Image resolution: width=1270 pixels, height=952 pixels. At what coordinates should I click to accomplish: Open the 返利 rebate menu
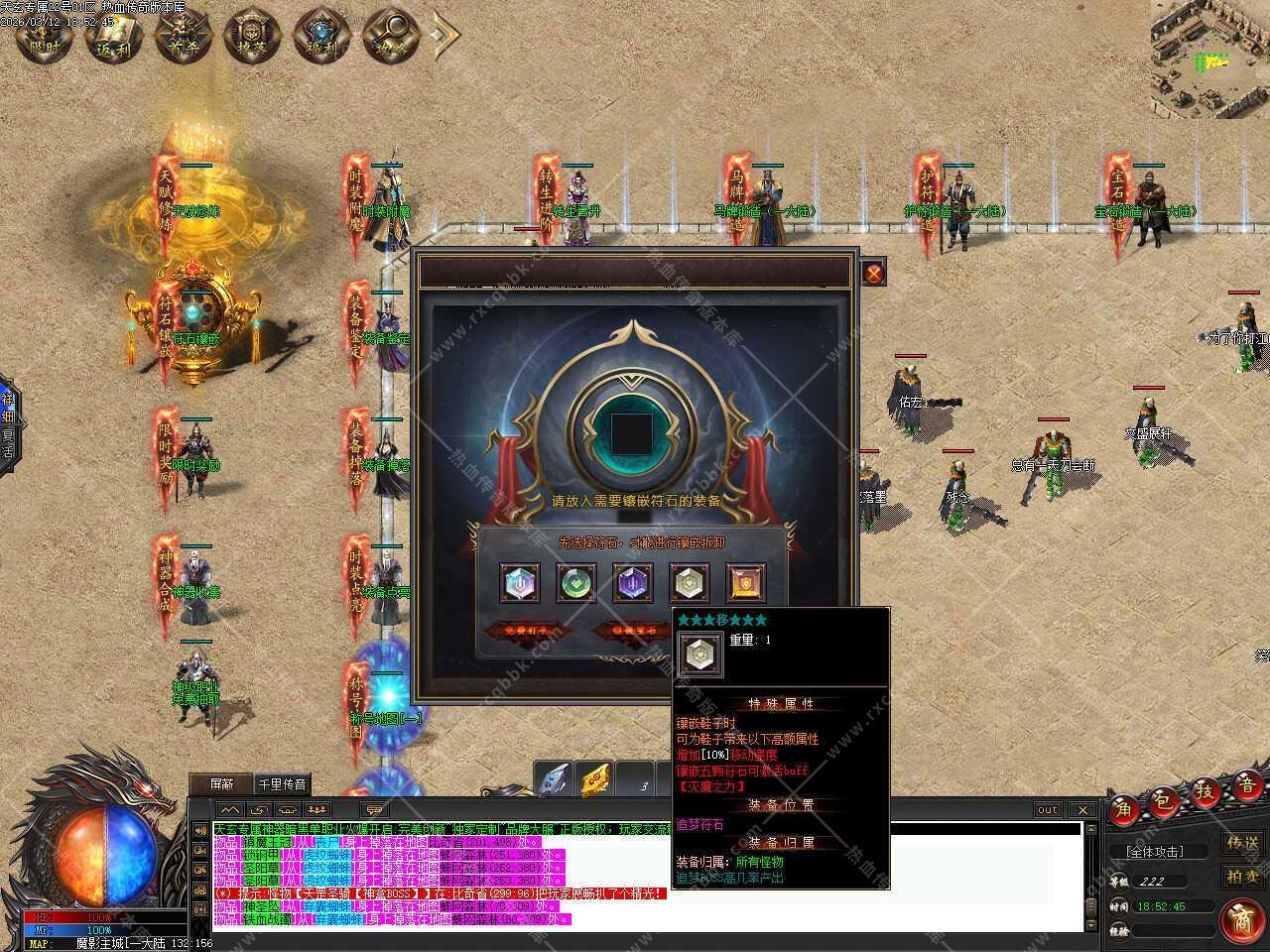pyautogui.click(x=114, y=36)
